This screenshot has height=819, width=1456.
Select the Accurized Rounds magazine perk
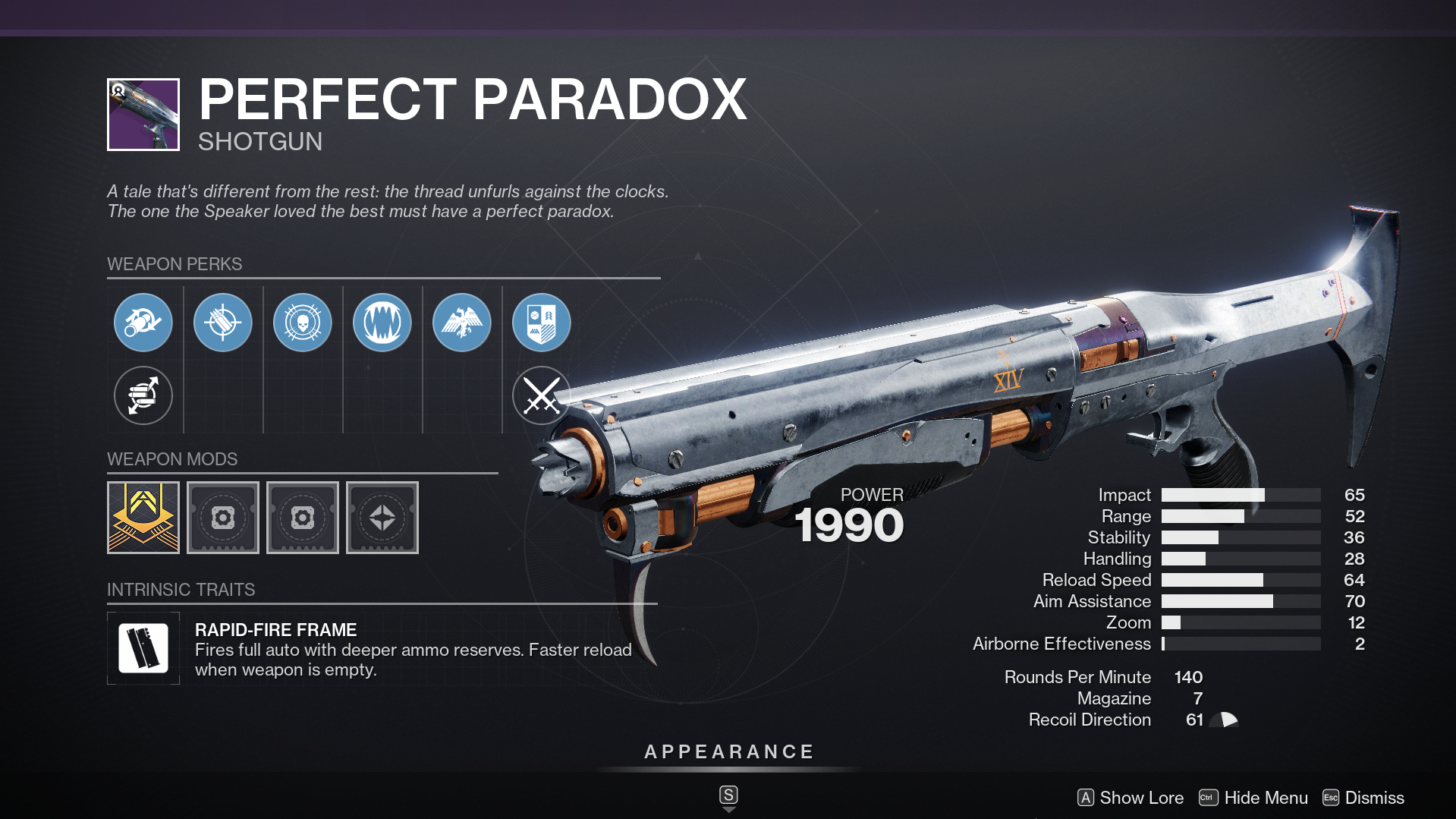pyautogui.click(x=222, y=322)
